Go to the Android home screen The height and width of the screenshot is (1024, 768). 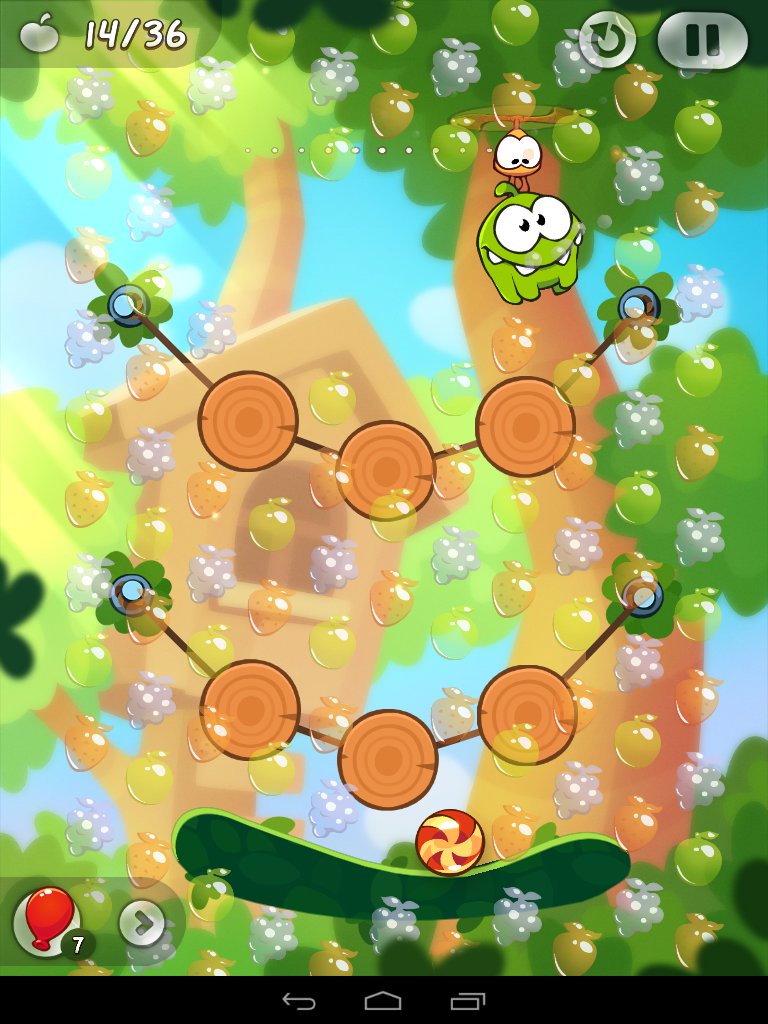(x=383, y=1001)
